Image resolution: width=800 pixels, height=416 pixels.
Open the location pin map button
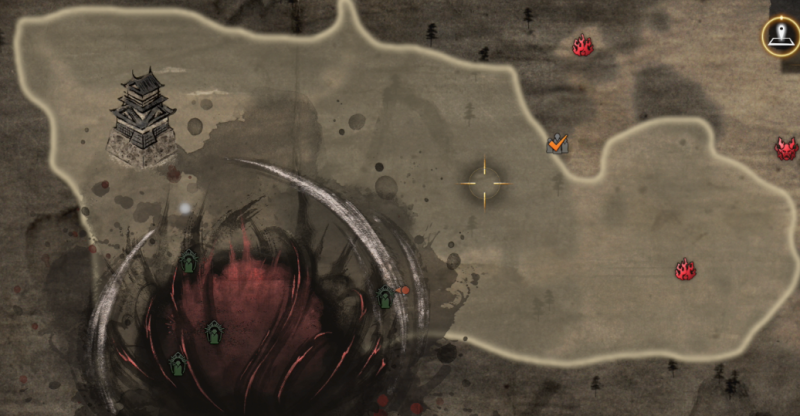[781, 38]
